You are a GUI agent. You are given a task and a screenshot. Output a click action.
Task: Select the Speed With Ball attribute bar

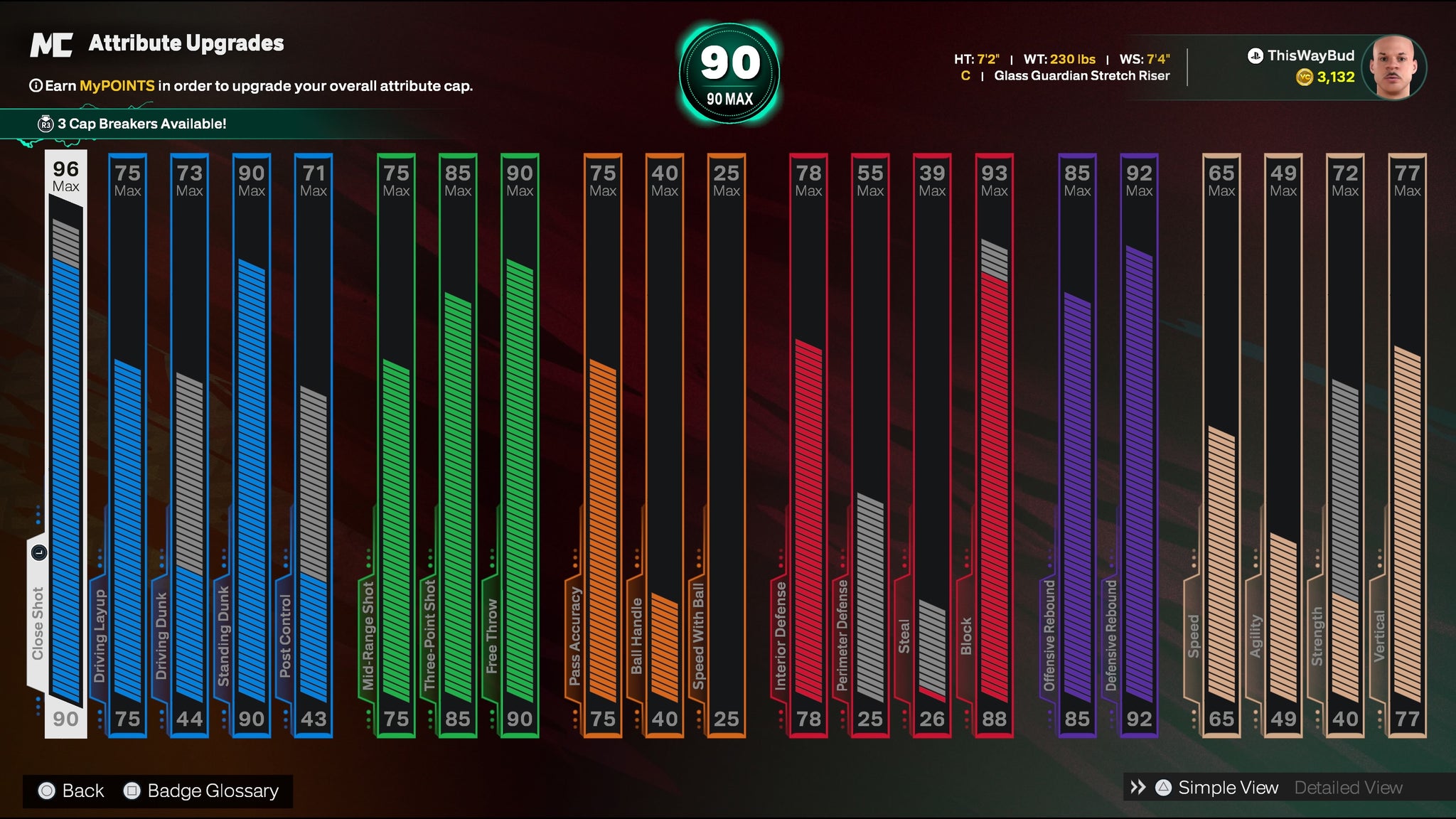(x=727, y=444)
